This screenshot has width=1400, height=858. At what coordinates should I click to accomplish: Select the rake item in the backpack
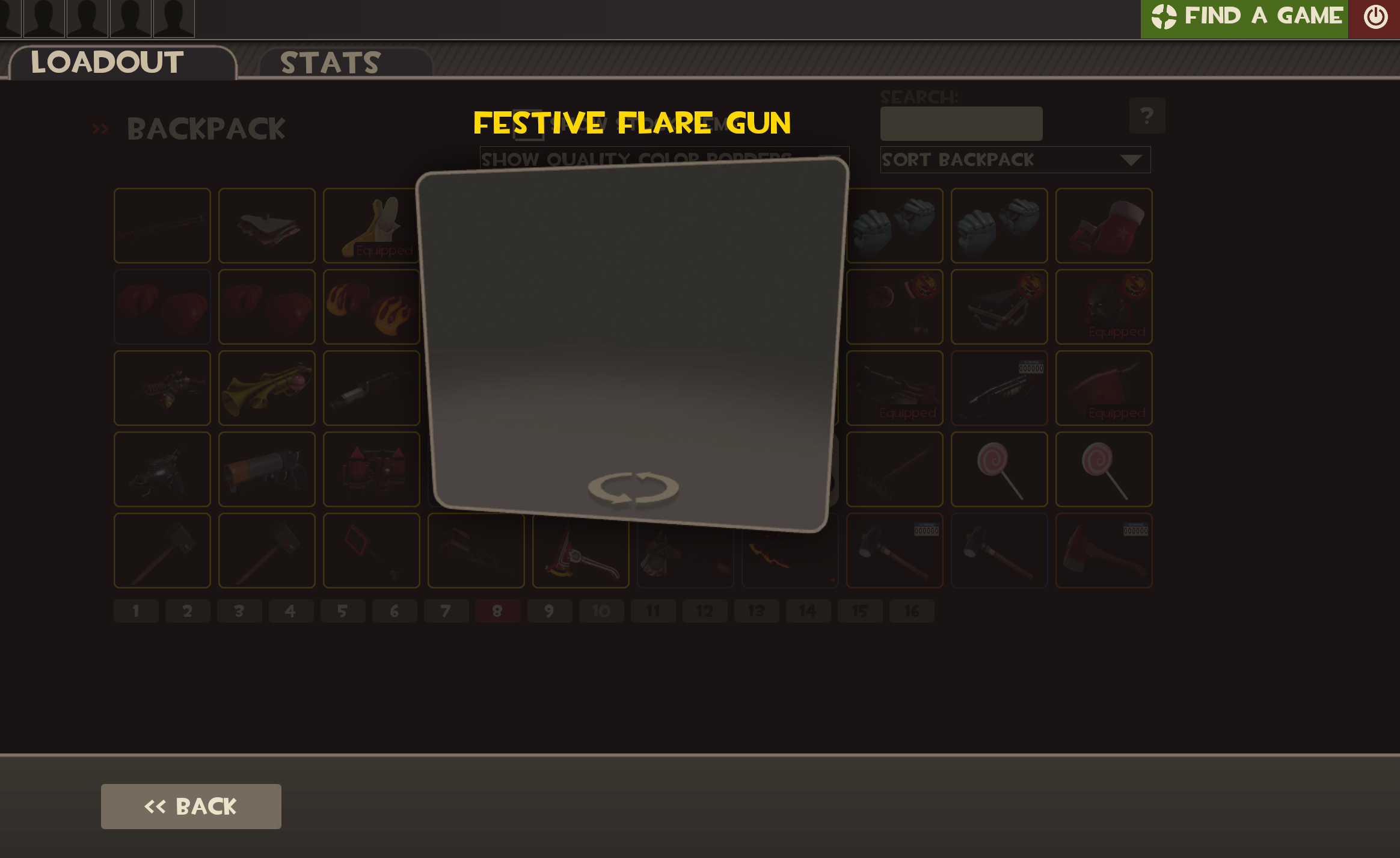click(894, 469)
